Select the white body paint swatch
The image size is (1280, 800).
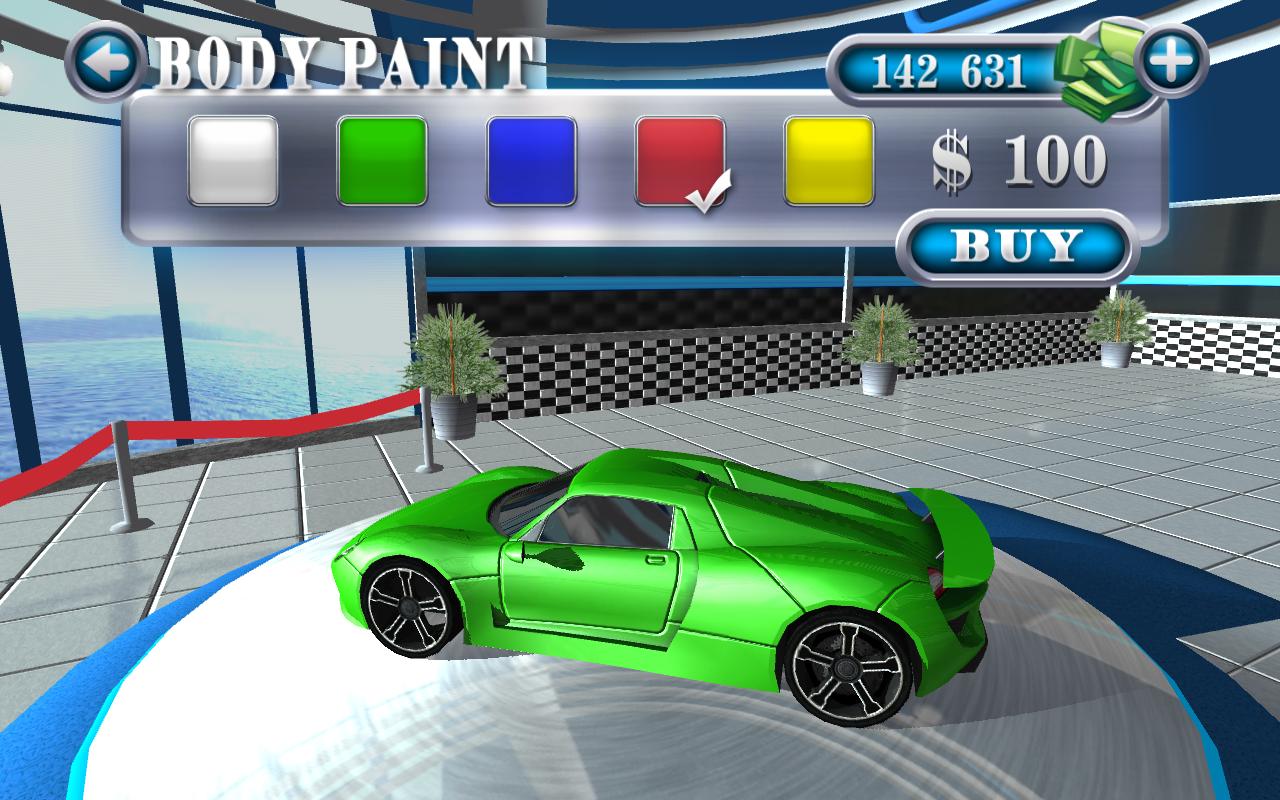[x=233, y=160]
